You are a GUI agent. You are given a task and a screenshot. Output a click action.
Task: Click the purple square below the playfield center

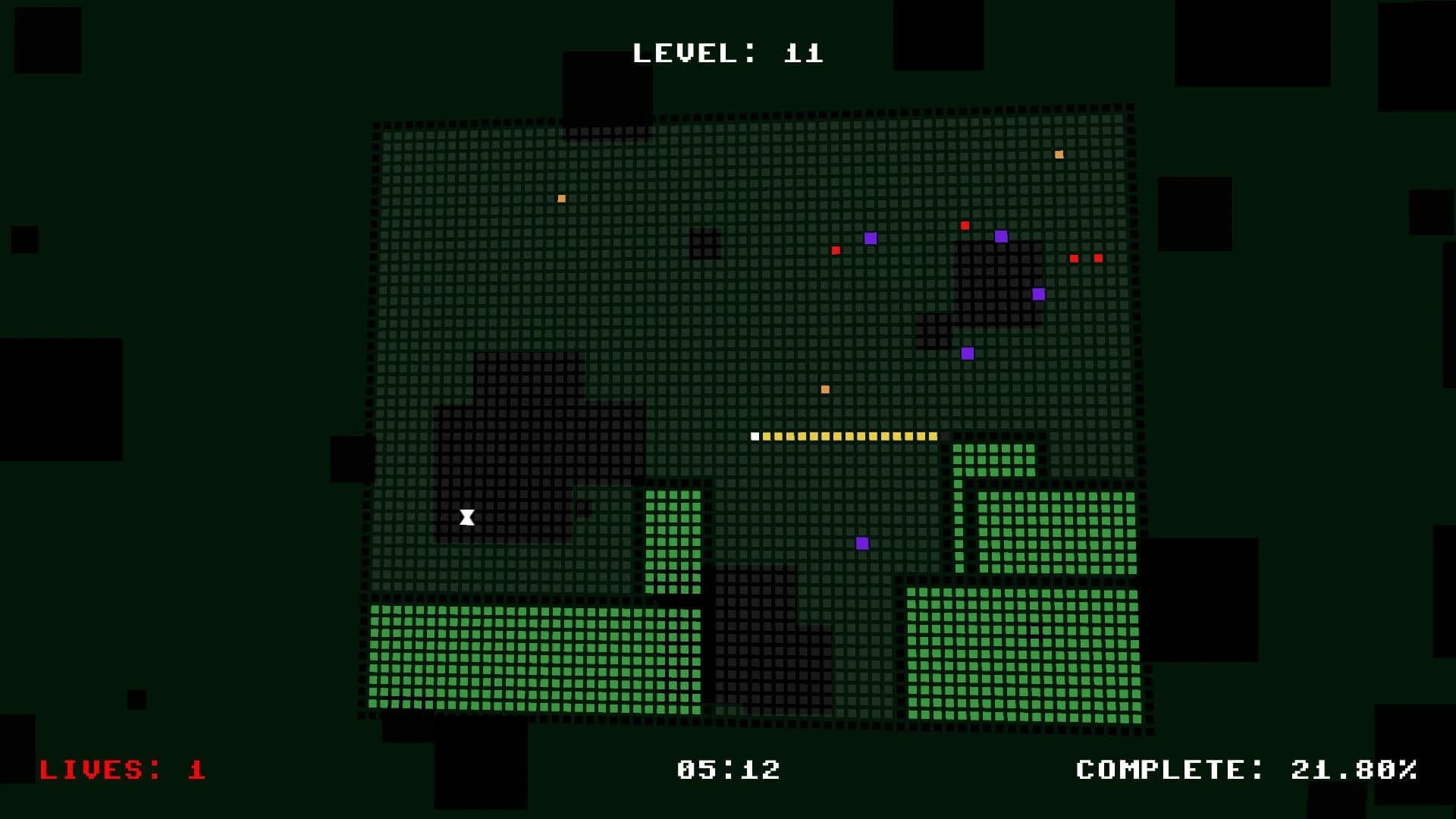coord(862,542)
